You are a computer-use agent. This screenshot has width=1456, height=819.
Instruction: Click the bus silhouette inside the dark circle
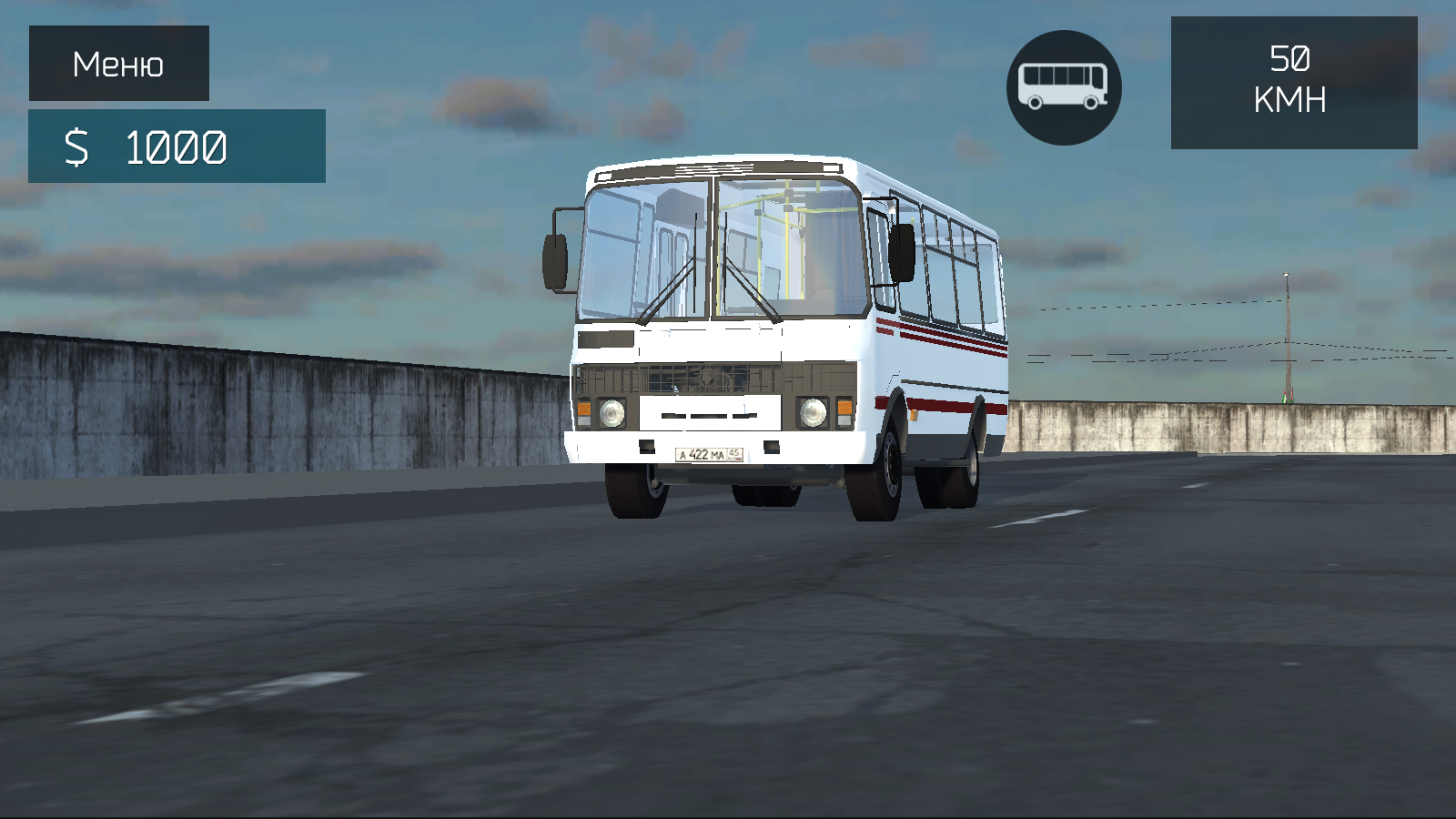pyautogui.click(x=1065, y=86)
